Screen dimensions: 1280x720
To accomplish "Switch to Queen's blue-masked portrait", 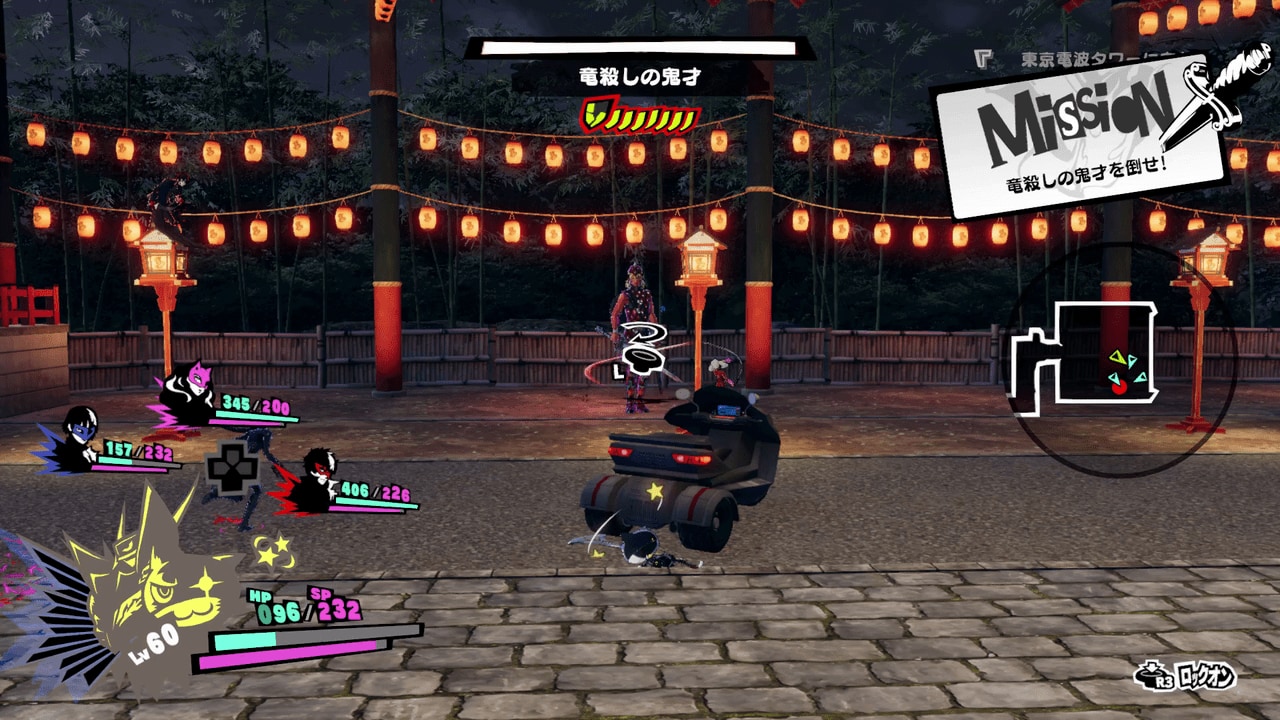I will tap(77, 439).
